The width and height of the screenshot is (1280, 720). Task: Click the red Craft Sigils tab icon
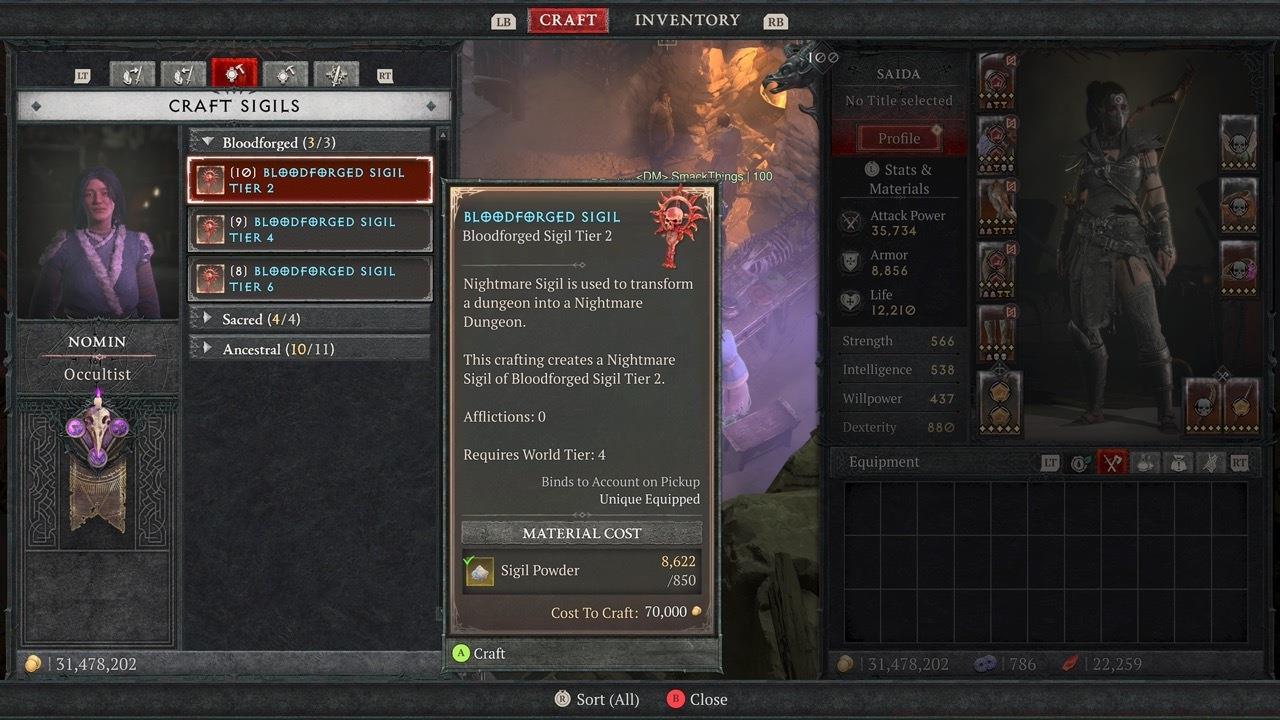(234, 74)
